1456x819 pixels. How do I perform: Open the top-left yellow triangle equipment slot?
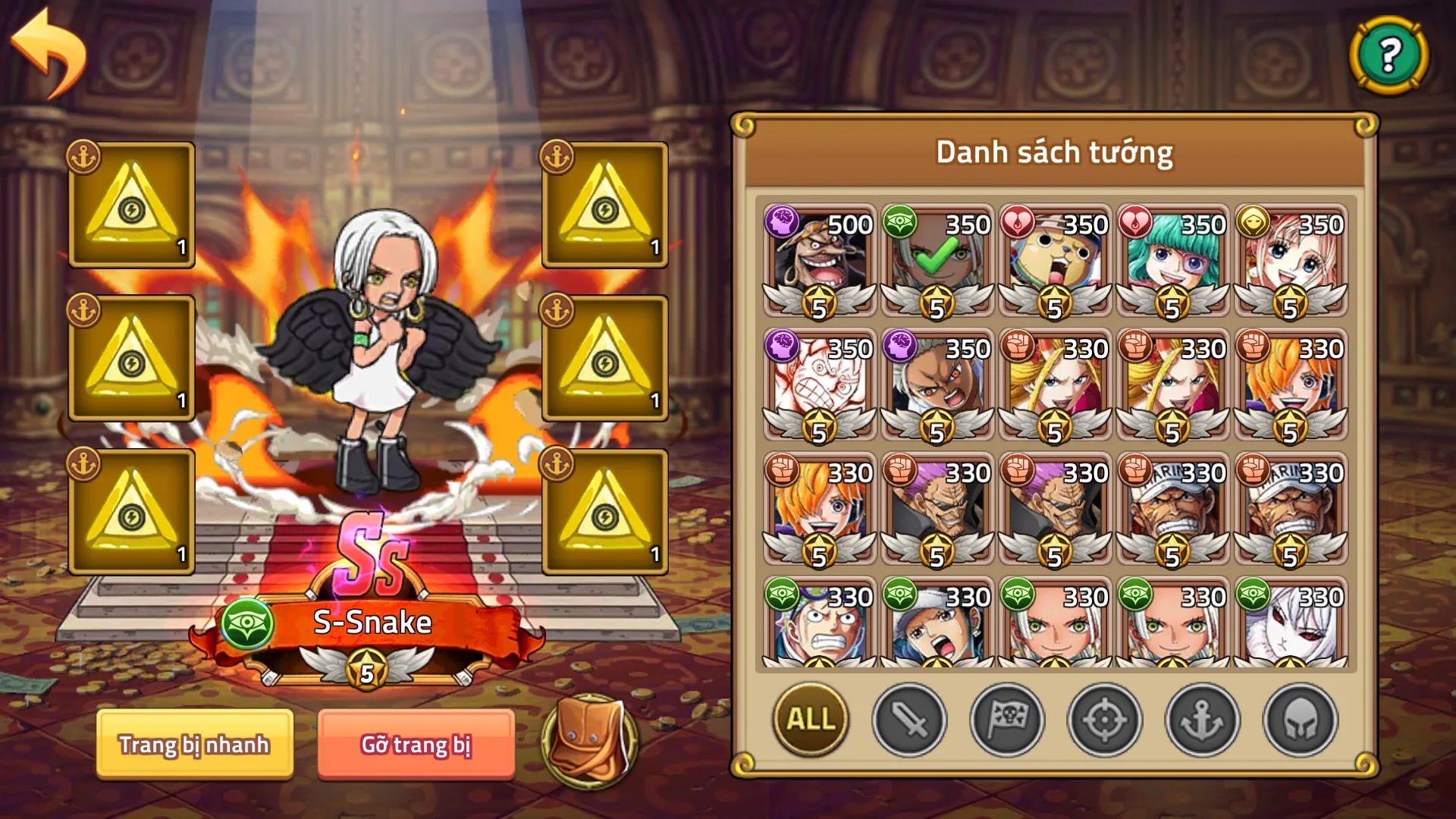(130, 203)
